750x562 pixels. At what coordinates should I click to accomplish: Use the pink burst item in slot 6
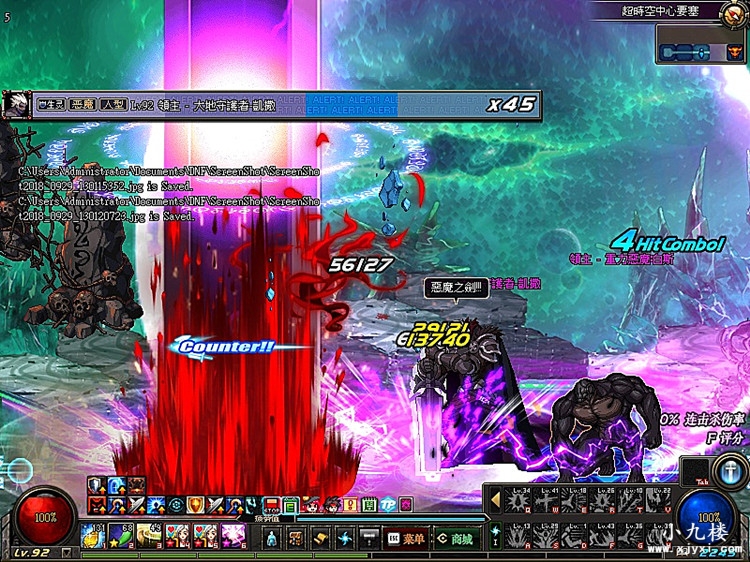coord(233,535)
